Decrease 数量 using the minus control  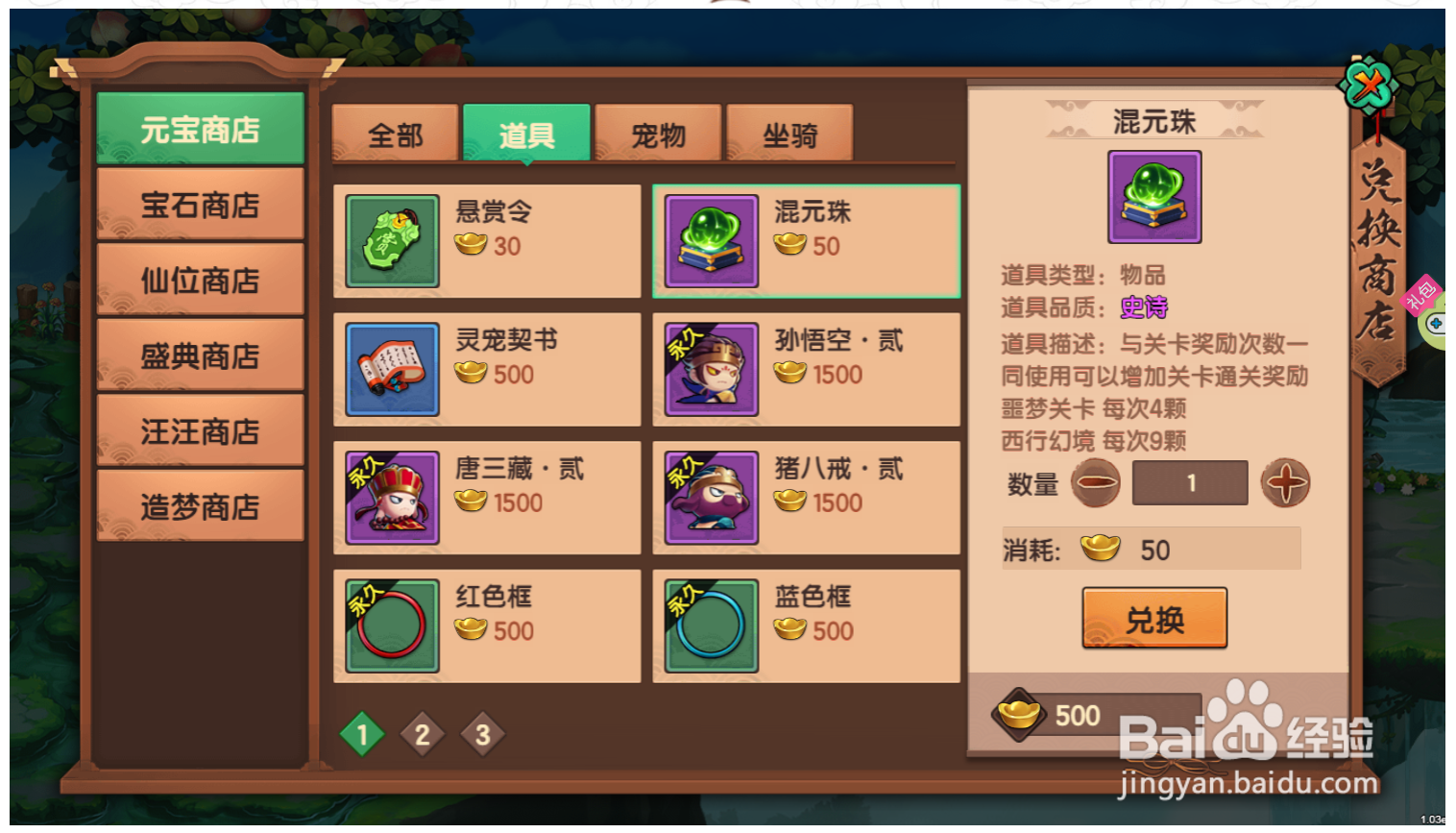pos(1096,483)
